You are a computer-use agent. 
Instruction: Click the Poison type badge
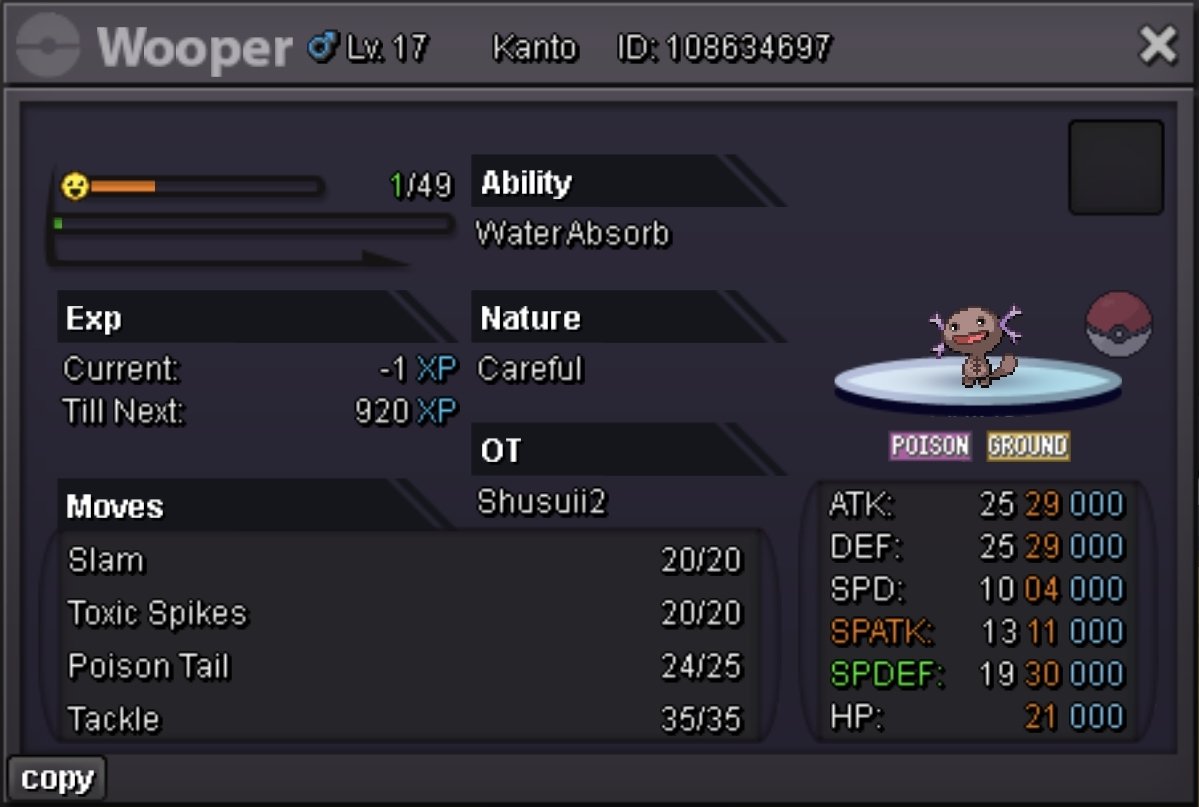click(930, 446)
